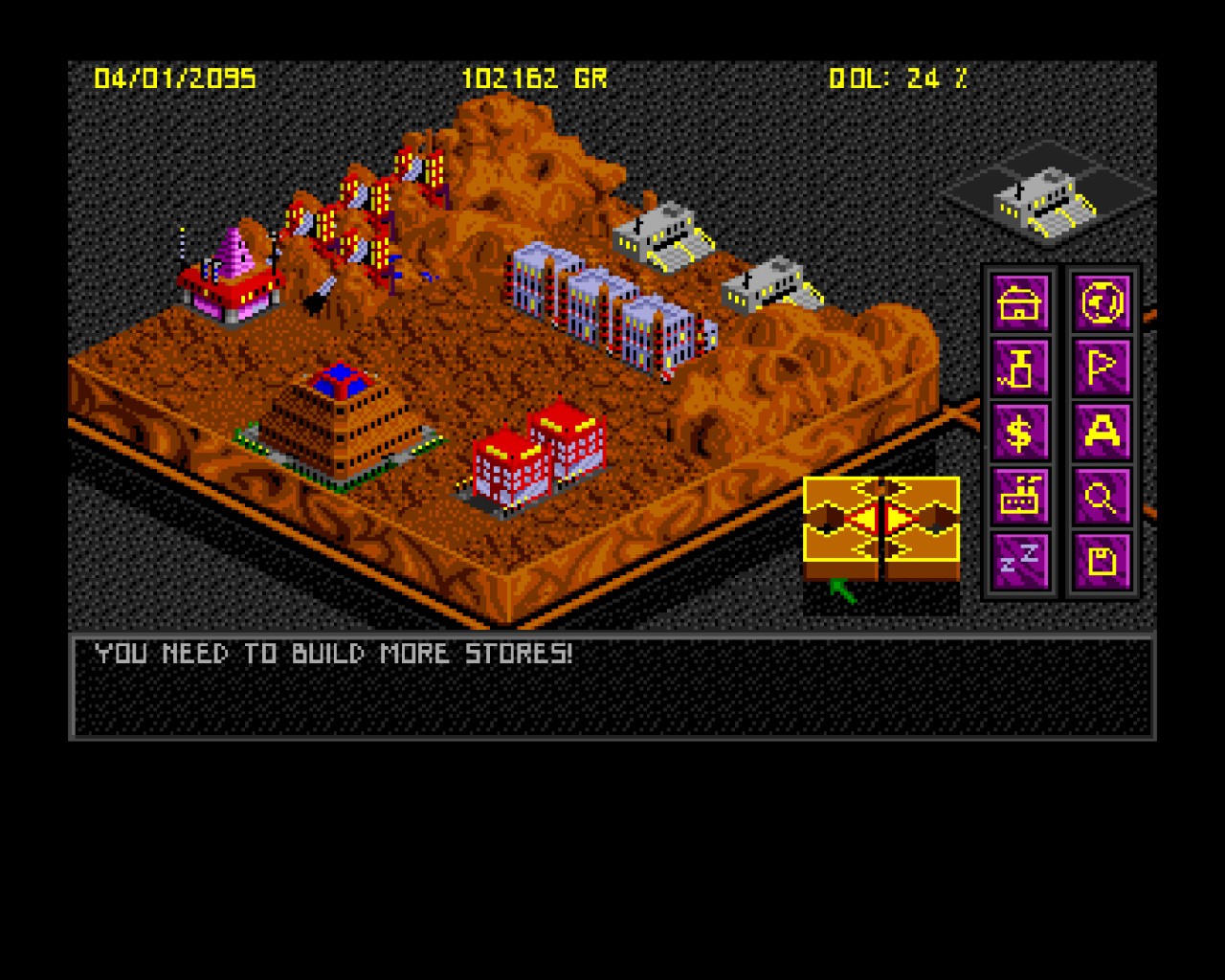1225x980 pixels.
Task: Click the ZZ sleep icon
Action: tap(1020, 561)
